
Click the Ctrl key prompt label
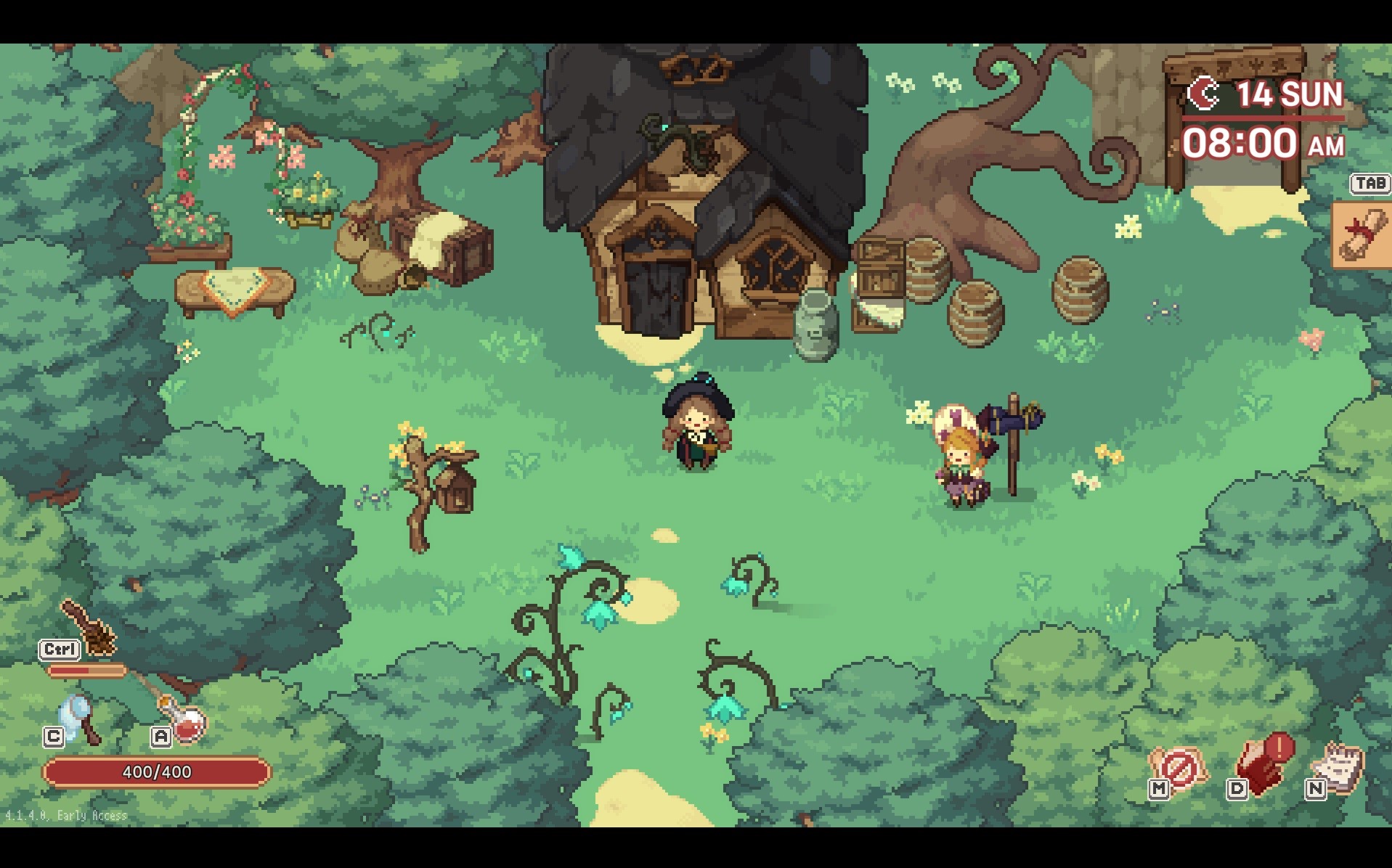(x=60, y=650)
